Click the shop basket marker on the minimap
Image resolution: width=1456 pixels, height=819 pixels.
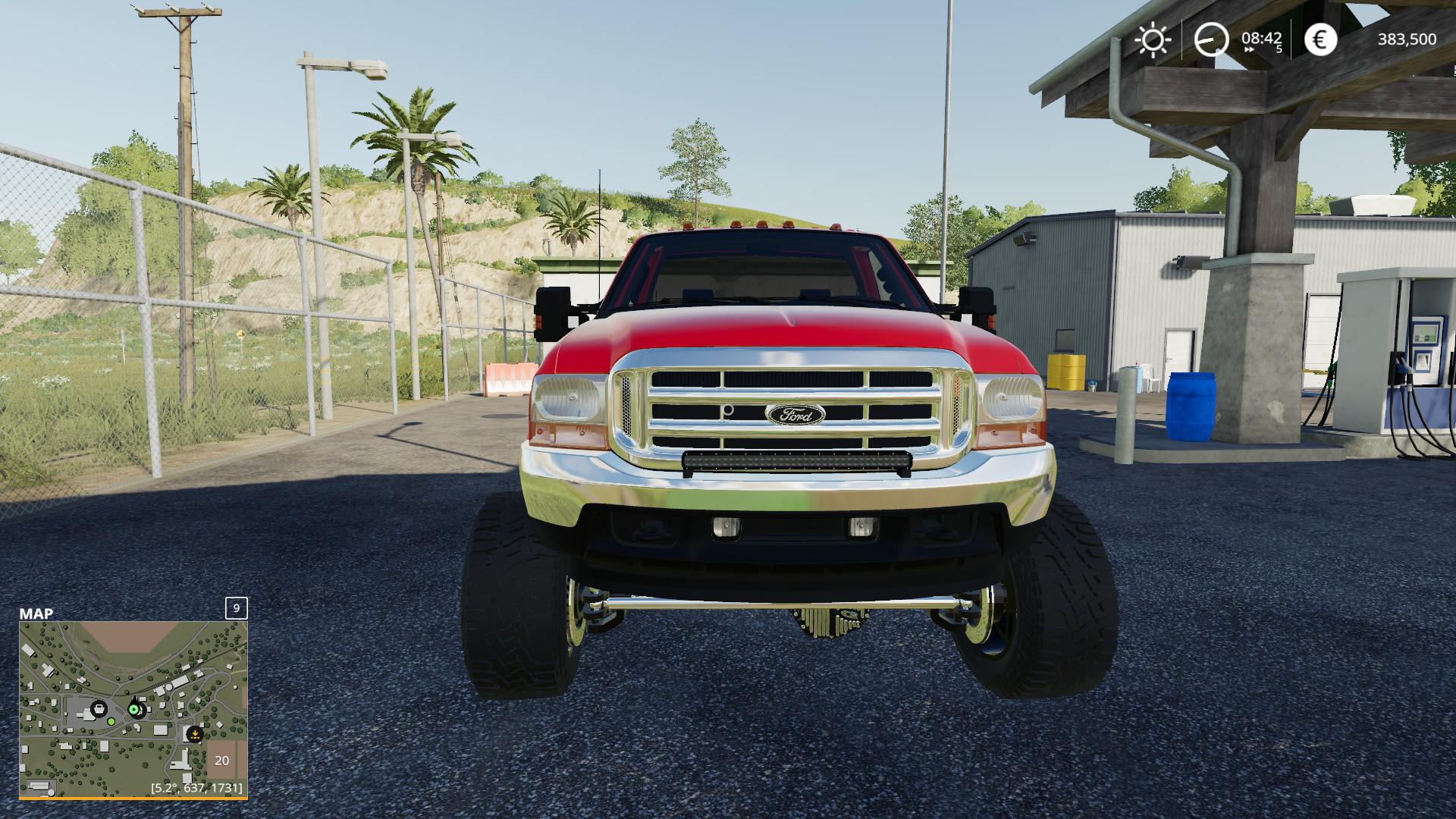click(98, 710)
